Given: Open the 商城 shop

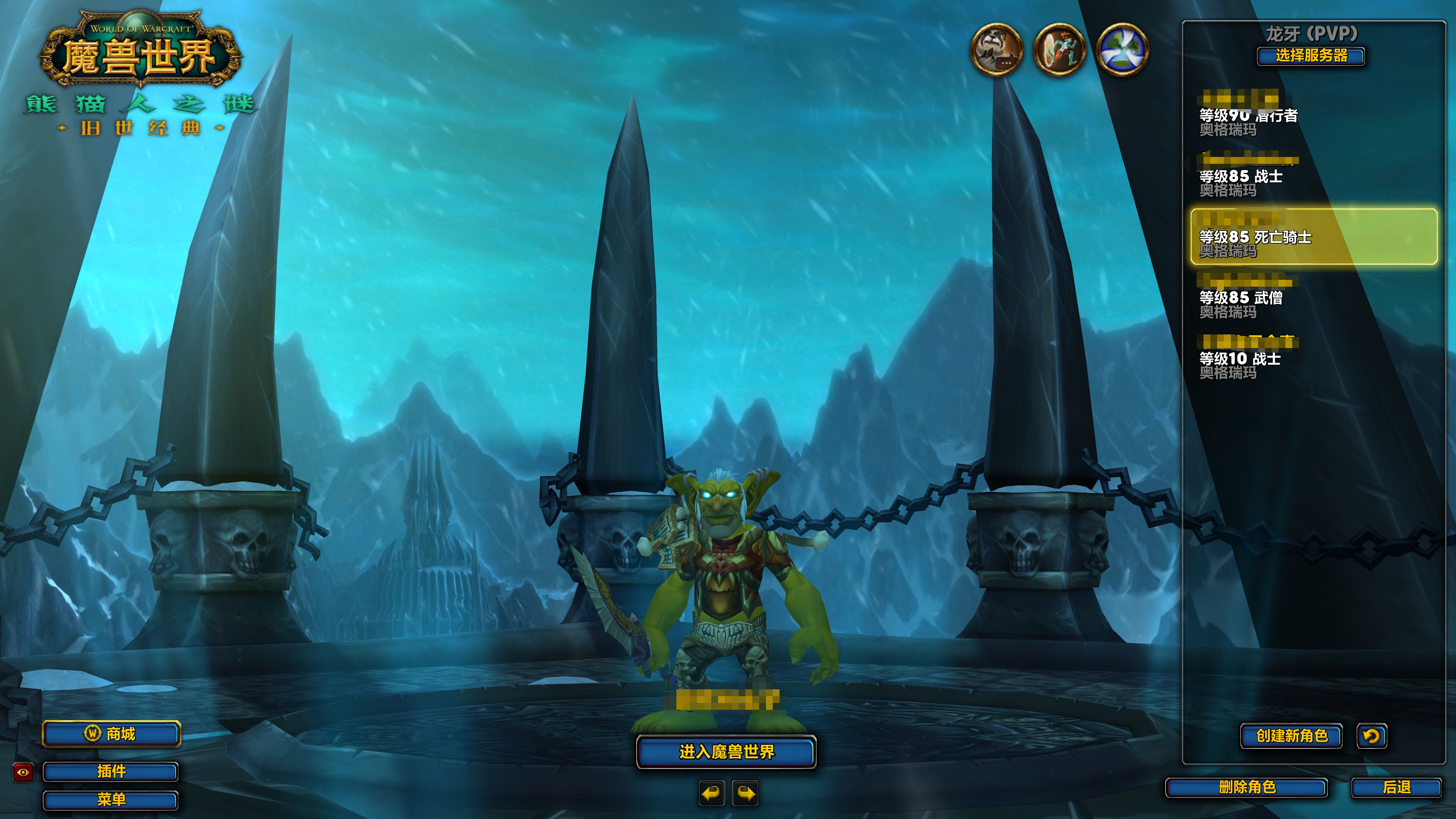Looking at the screenshot, I should [111, 734].
